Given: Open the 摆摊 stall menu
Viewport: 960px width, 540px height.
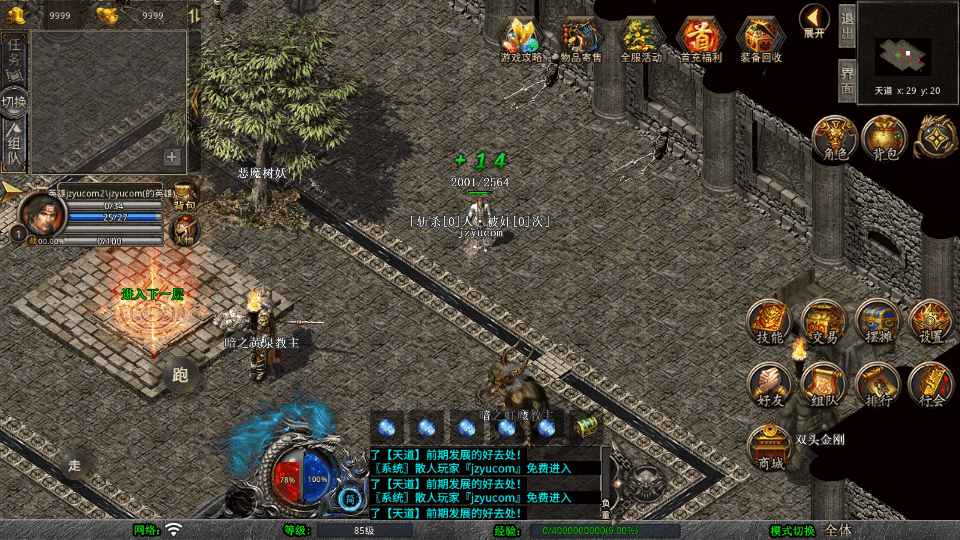Looking at the screenshot, I should [x=878, y=322].
